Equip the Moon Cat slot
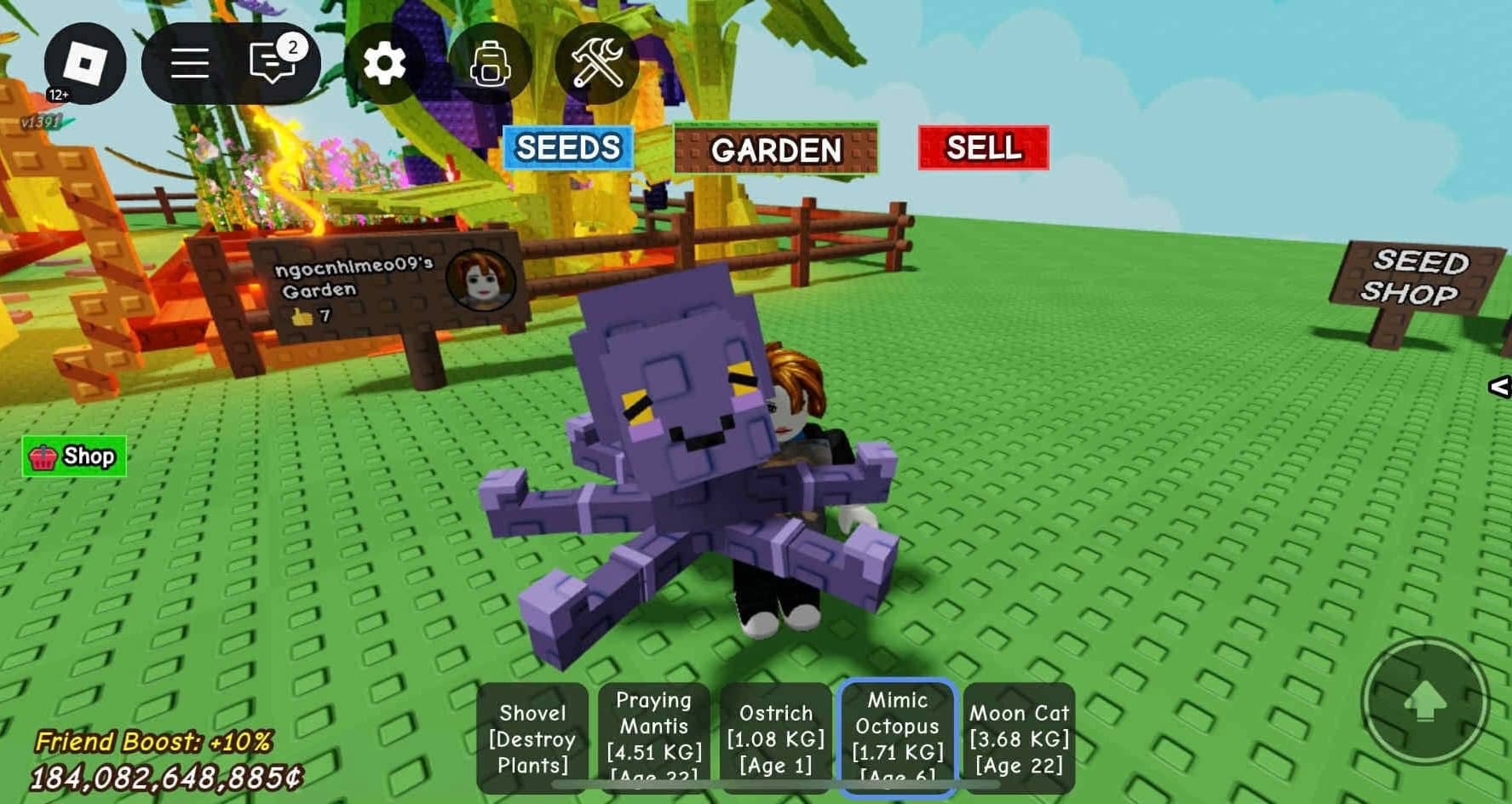This screenshot has width=1512, height=804. pyautogui.click(x=1019, y=738)
